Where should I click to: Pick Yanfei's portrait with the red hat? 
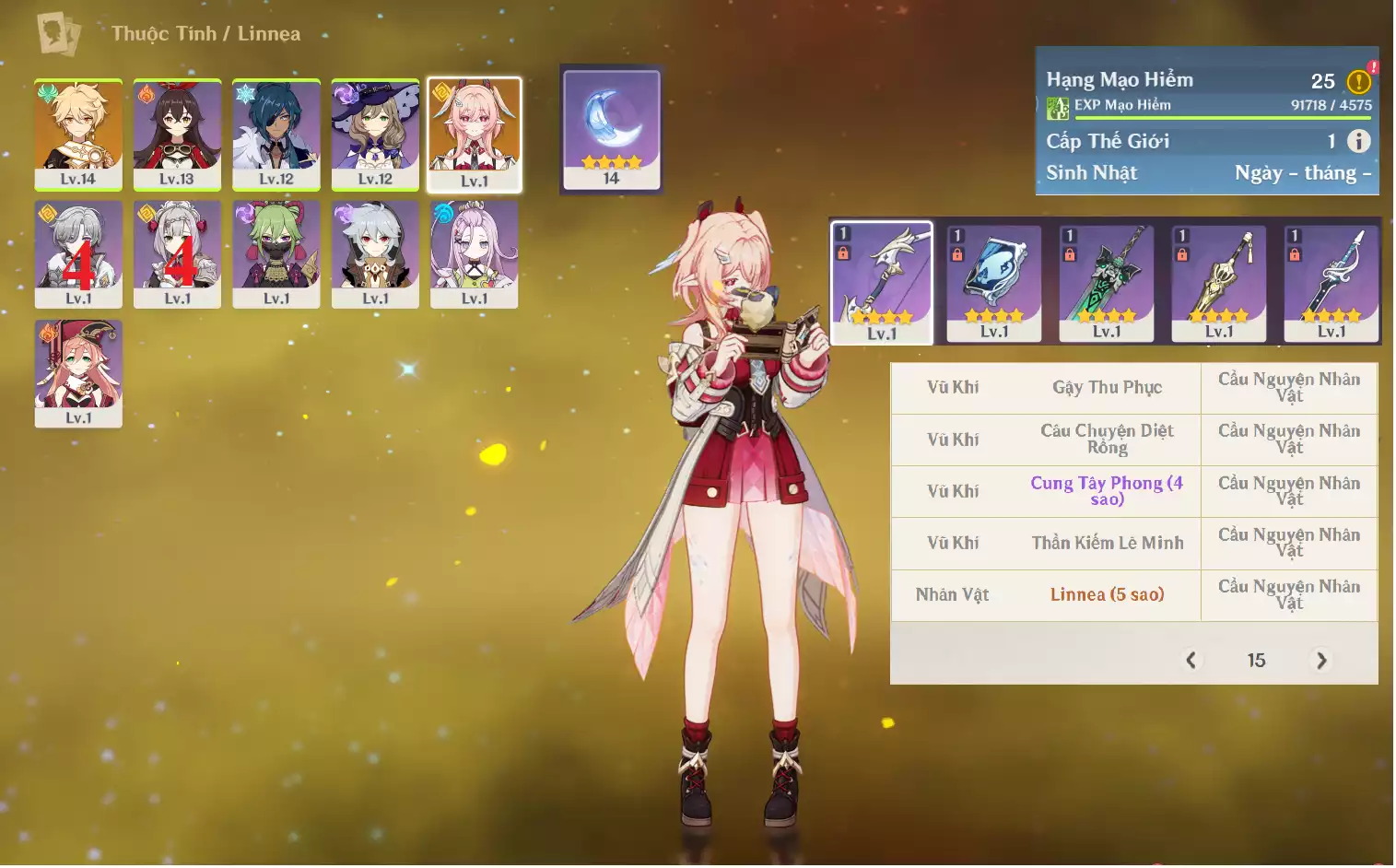pyautogui.click(x=78, y=373)
